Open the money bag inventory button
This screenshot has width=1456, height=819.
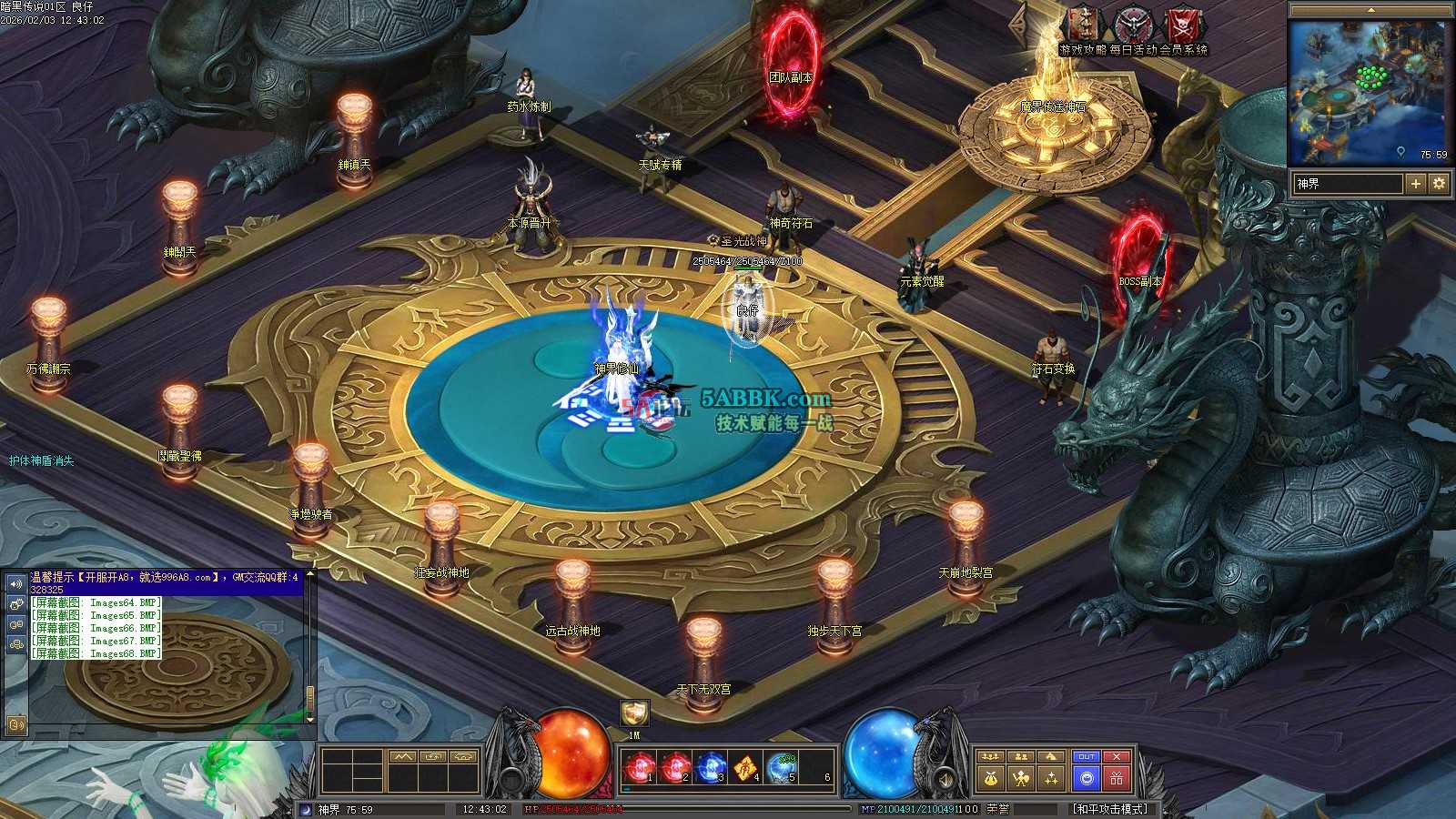(989, 778)
